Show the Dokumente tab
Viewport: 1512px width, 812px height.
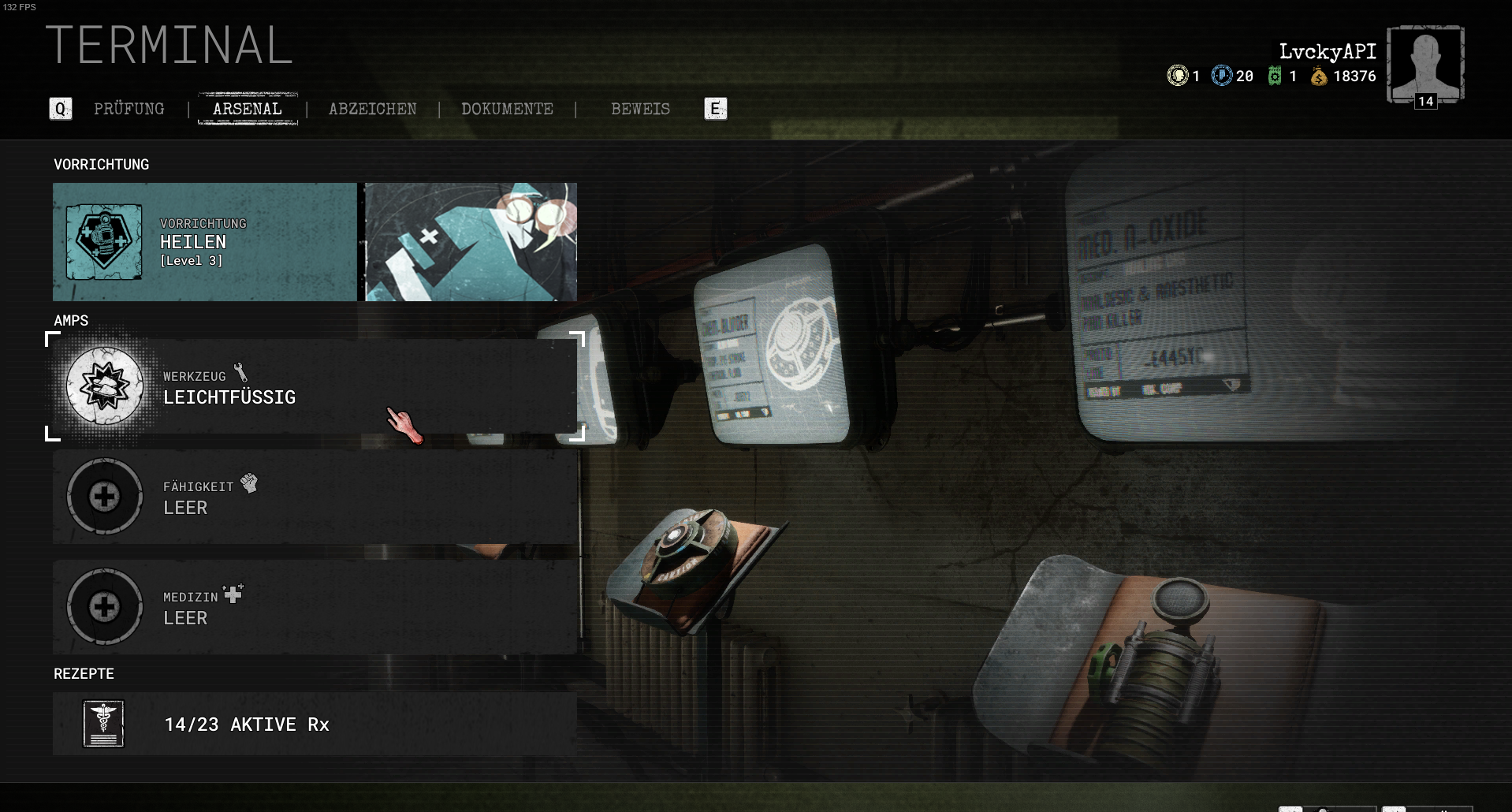(x=507, y=109)
